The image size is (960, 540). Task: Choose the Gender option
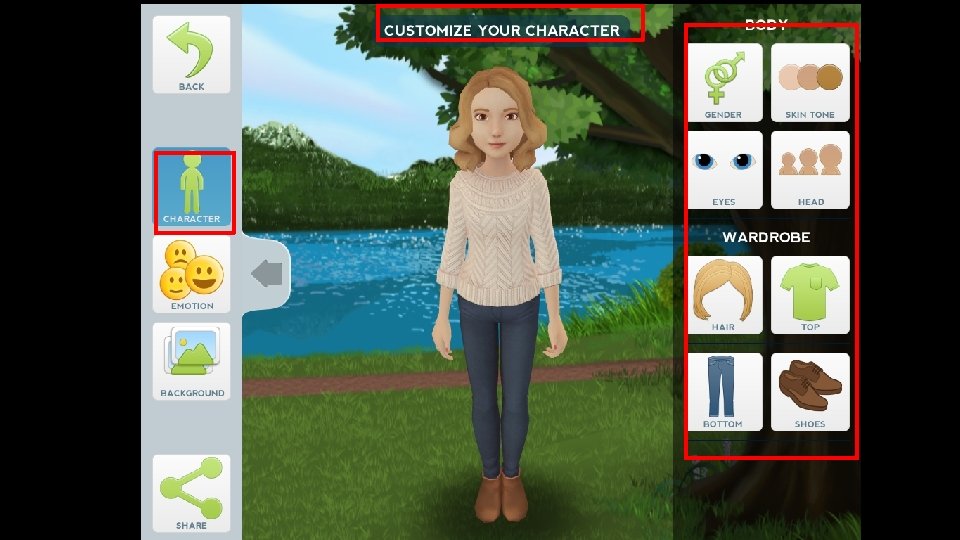click(x=724, y=82)
